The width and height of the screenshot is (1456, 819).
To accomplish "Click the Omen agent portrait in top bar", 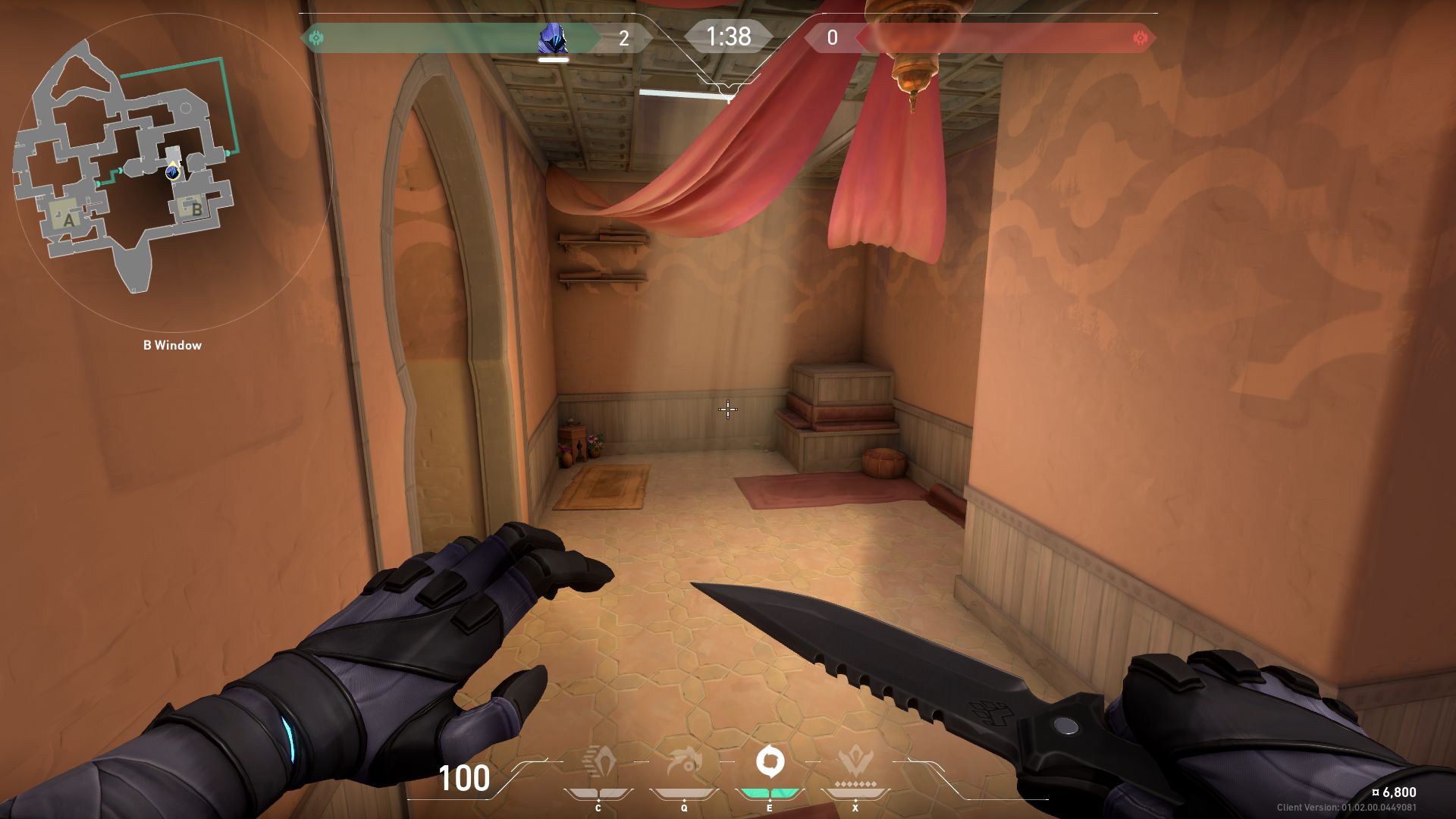I will pos(553,39).
